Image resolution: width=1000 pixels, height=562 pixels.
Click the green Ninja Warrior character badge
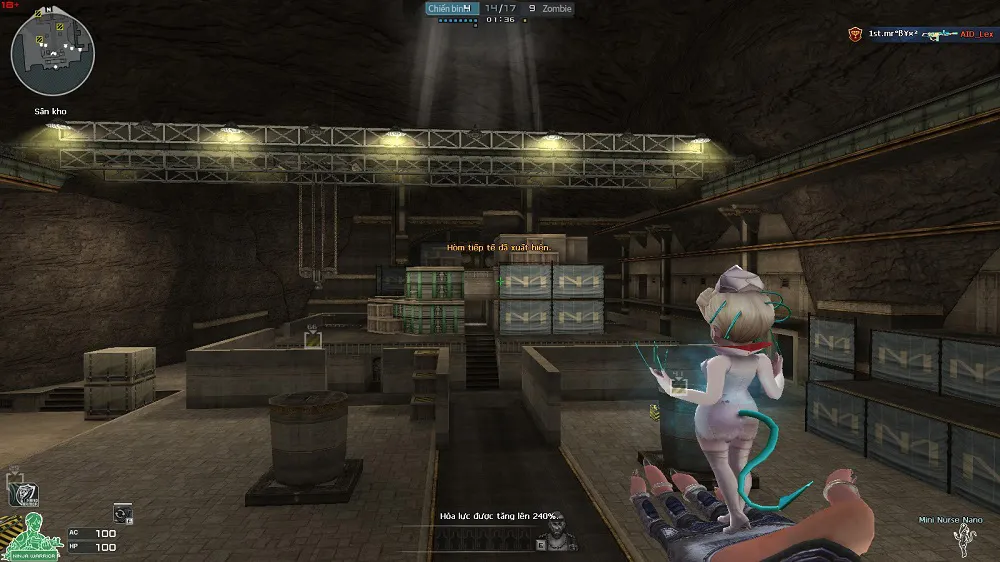click(30, 536)
